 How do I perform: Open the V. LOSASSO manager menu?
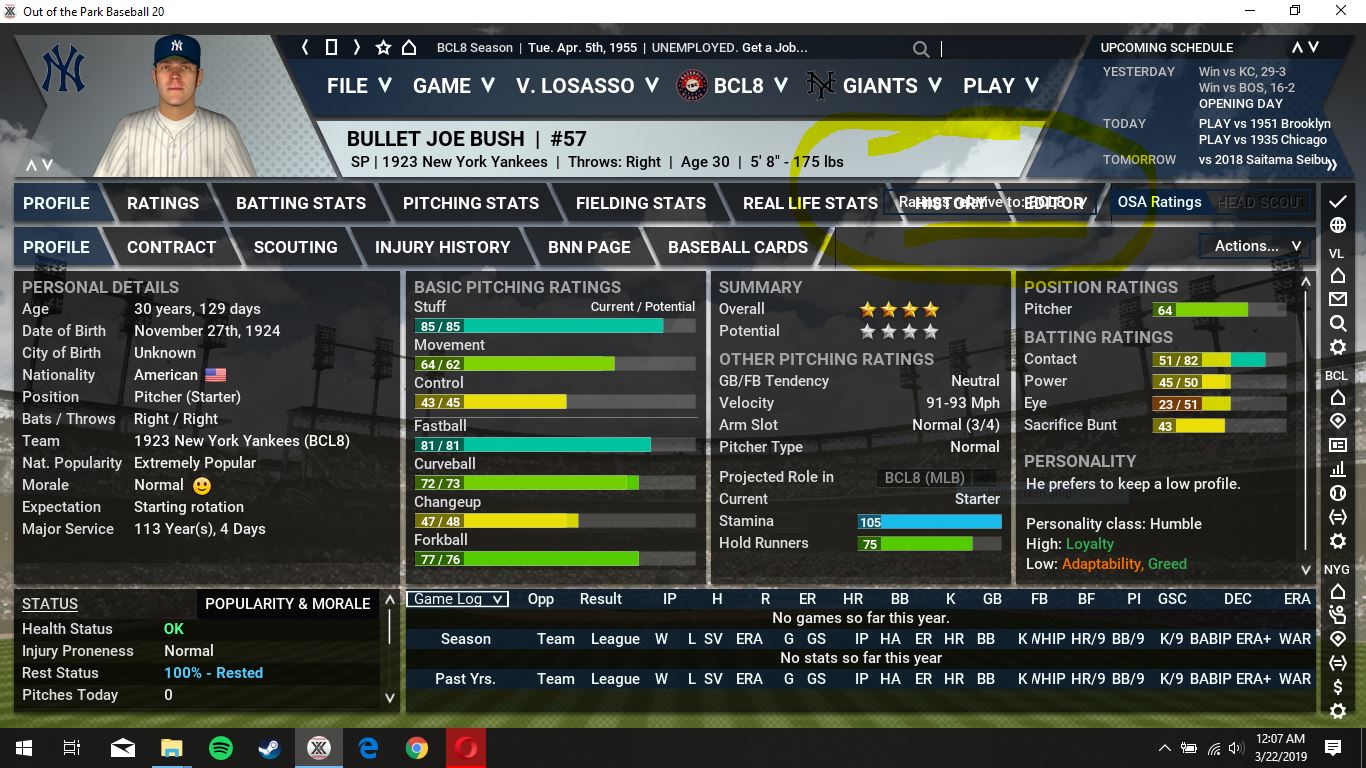[x=587, y=86]
